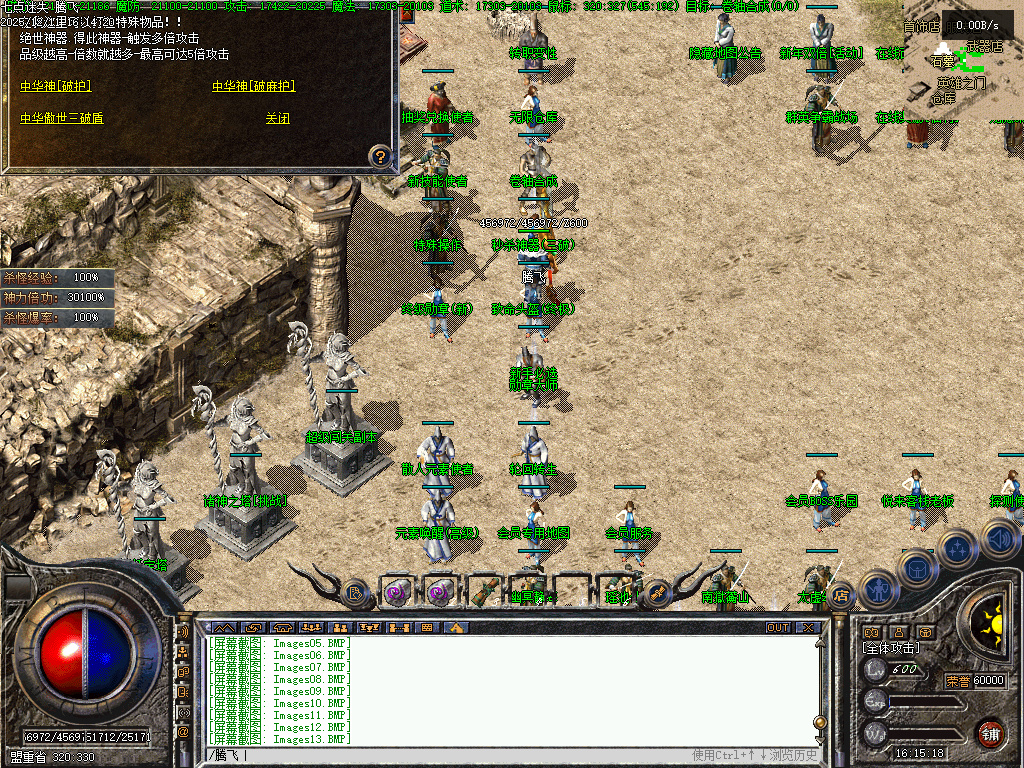Pick the 中华傲世三破盾 option

61,118
